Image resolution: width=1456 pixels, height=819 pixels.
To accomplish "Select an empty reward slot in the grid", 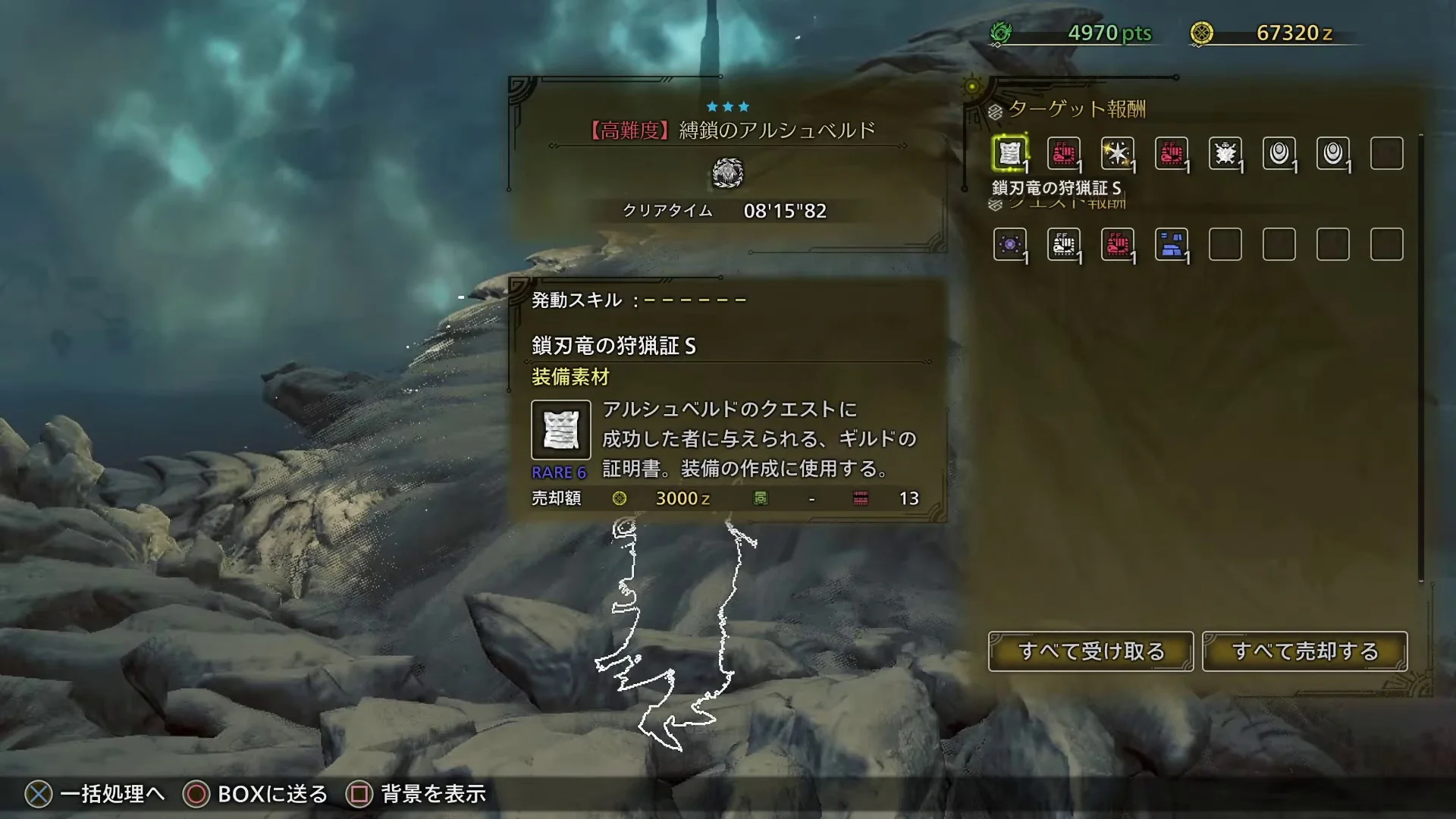I will 1387,152.
